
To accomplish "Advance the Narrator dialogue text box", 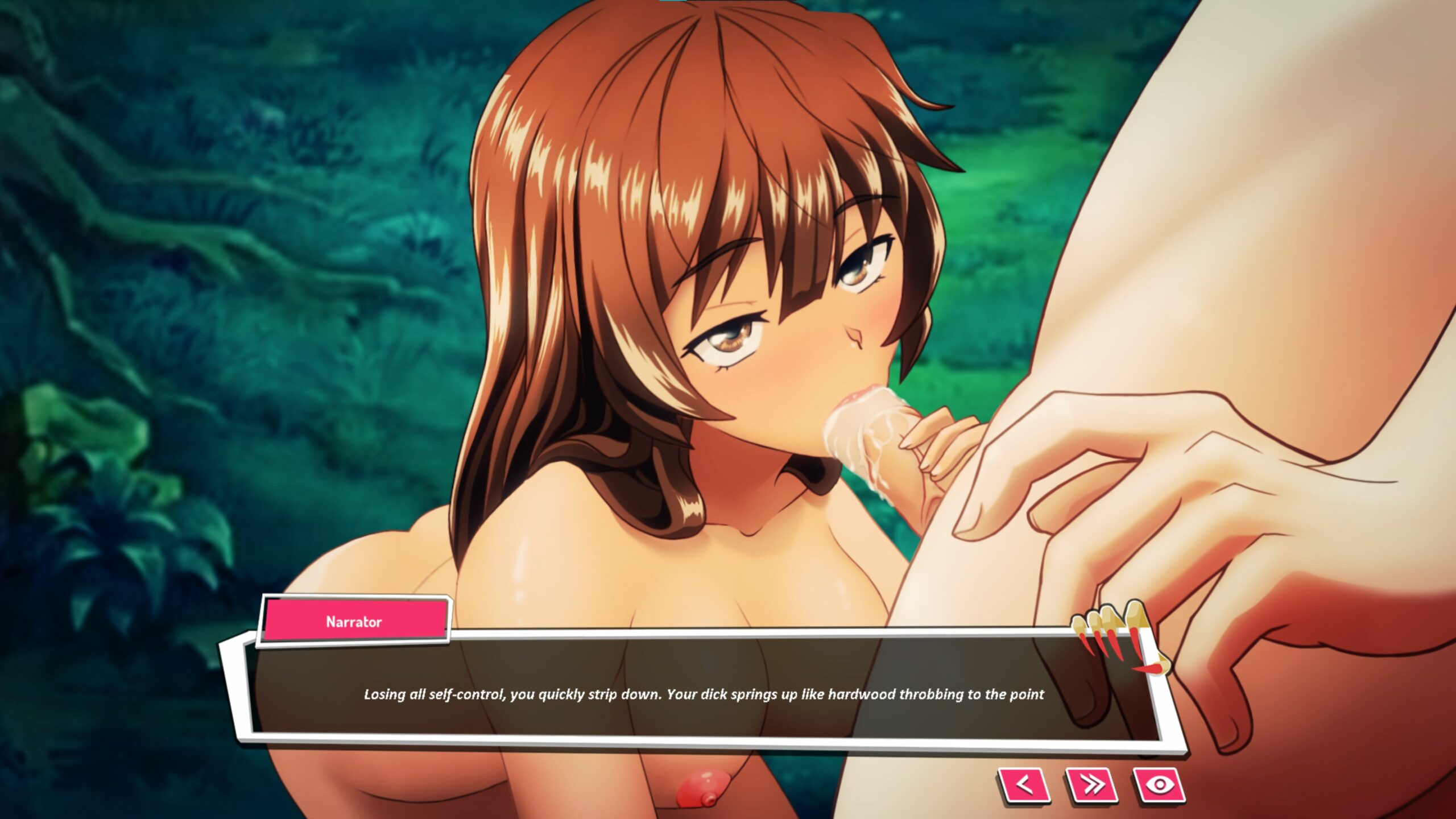I will tap(703, 694).
